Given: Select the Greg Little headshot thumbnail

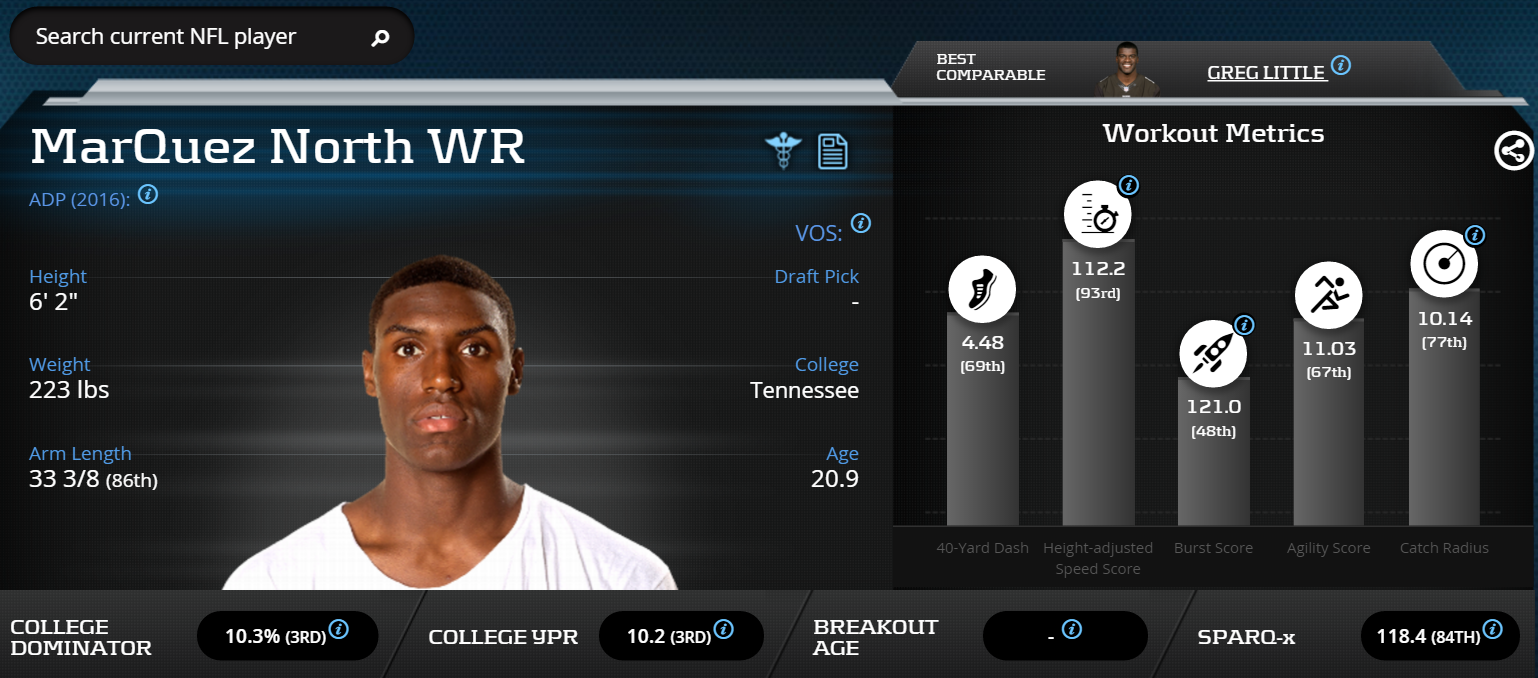Looking at the screenshot, I should click(1120, 70).
